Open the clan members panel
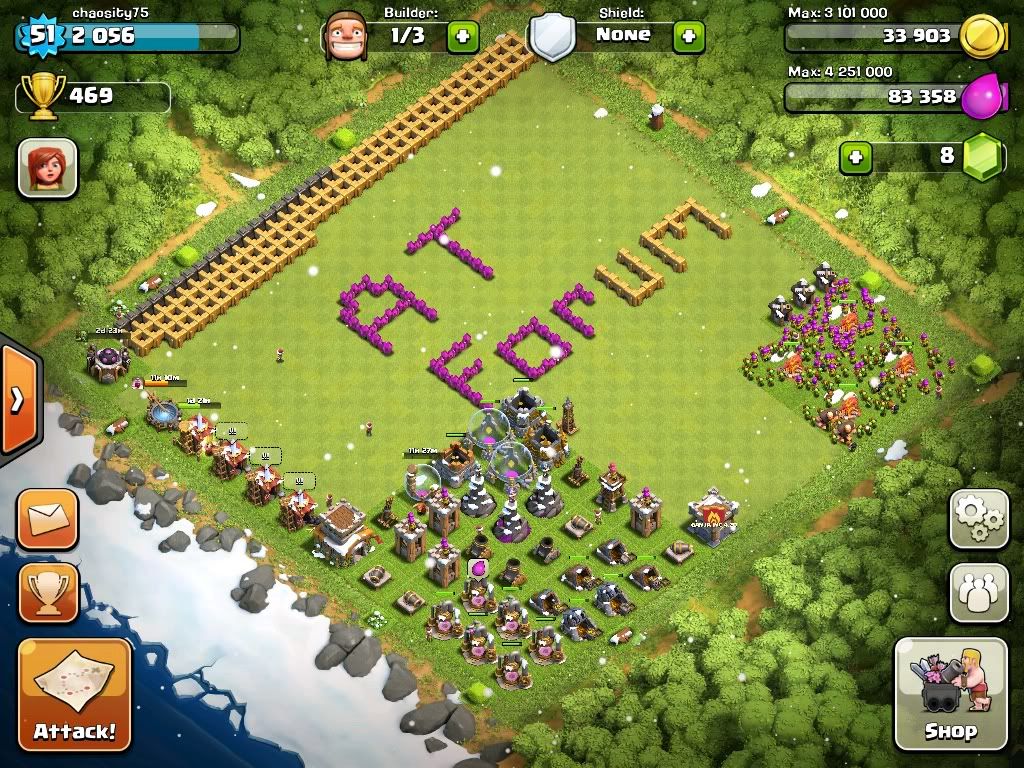Screen dimensions: 1024x768 point(978,593)
